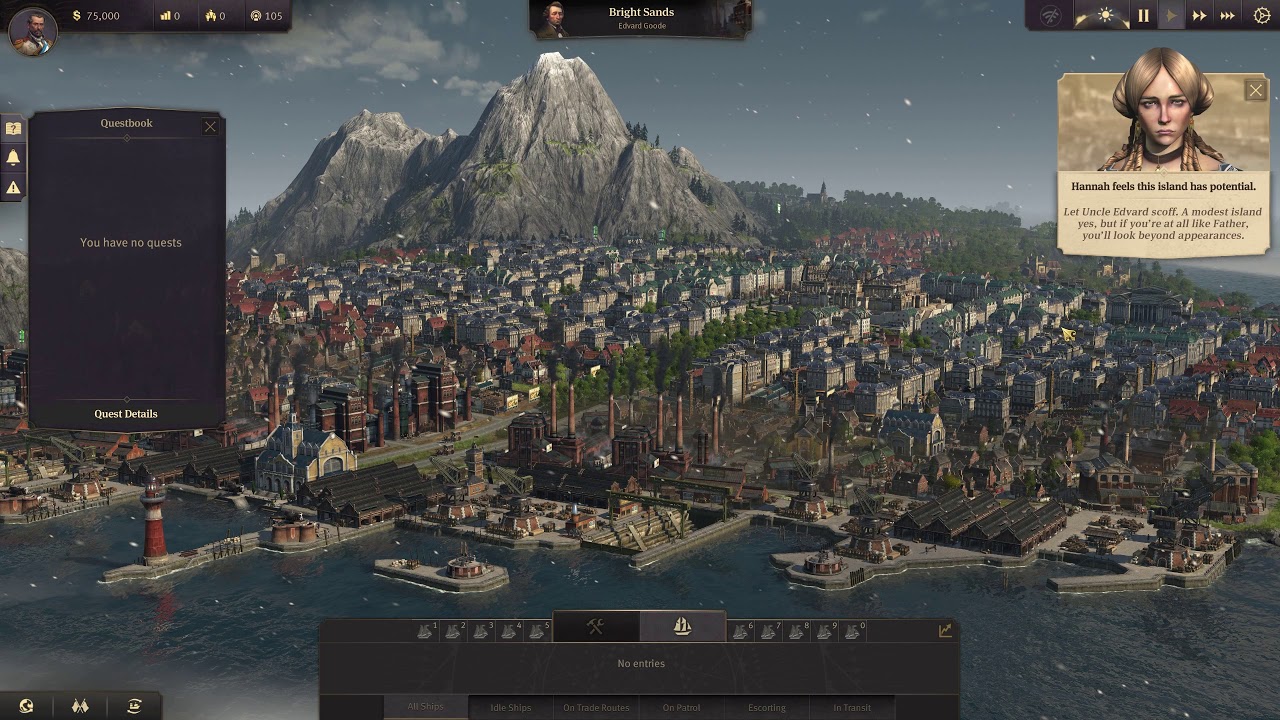Filter list by Idle Ships
The width and height of the screenshot is (1280, 720).
tap(510, 707)
